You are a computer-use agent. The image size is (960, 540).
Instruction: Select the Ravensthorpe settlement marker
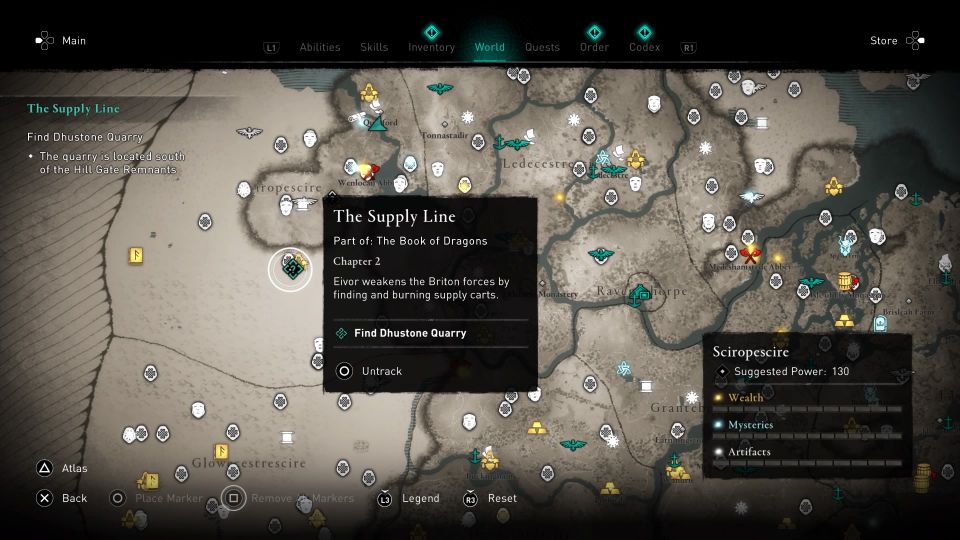coord(641,293)
